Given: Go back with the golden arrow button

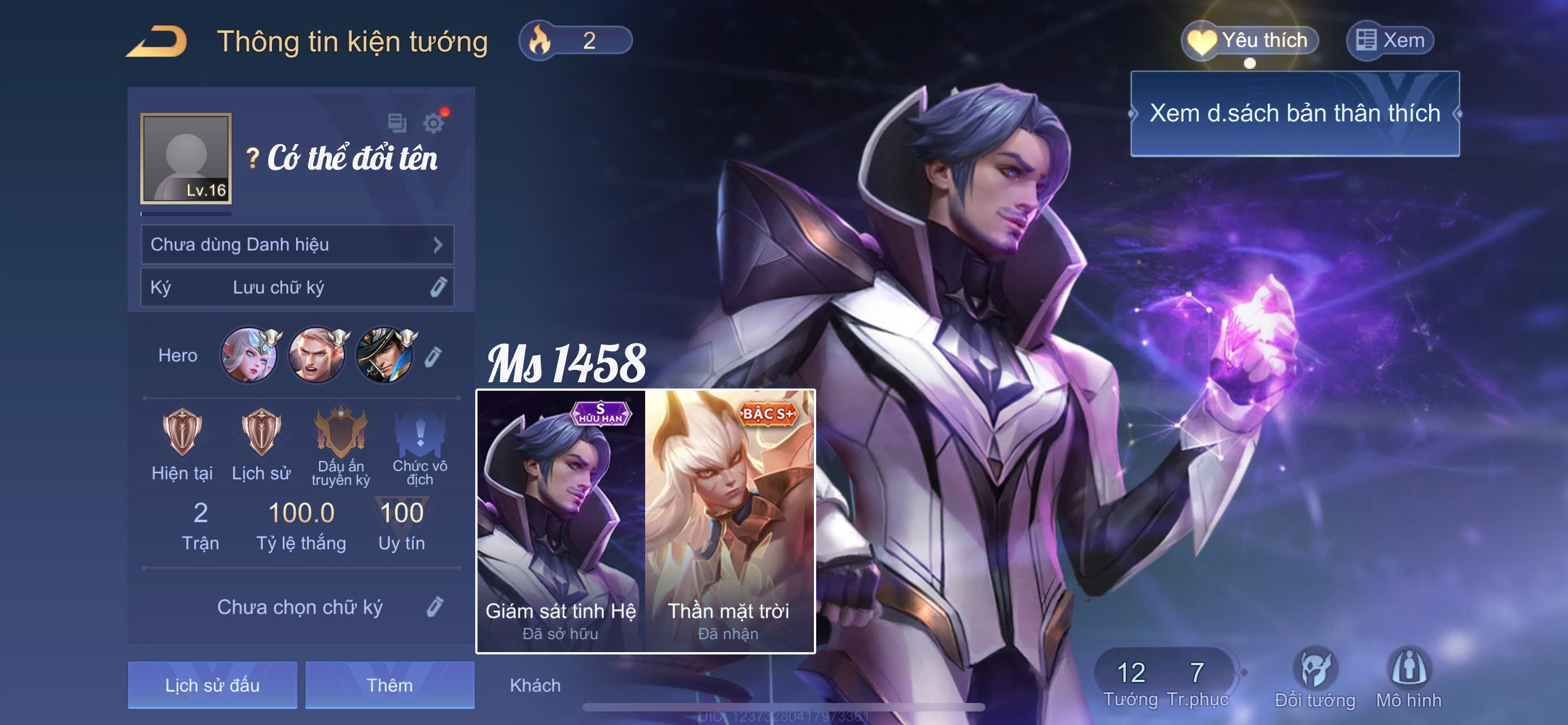Looking at the screenshot, I should 157,41.
